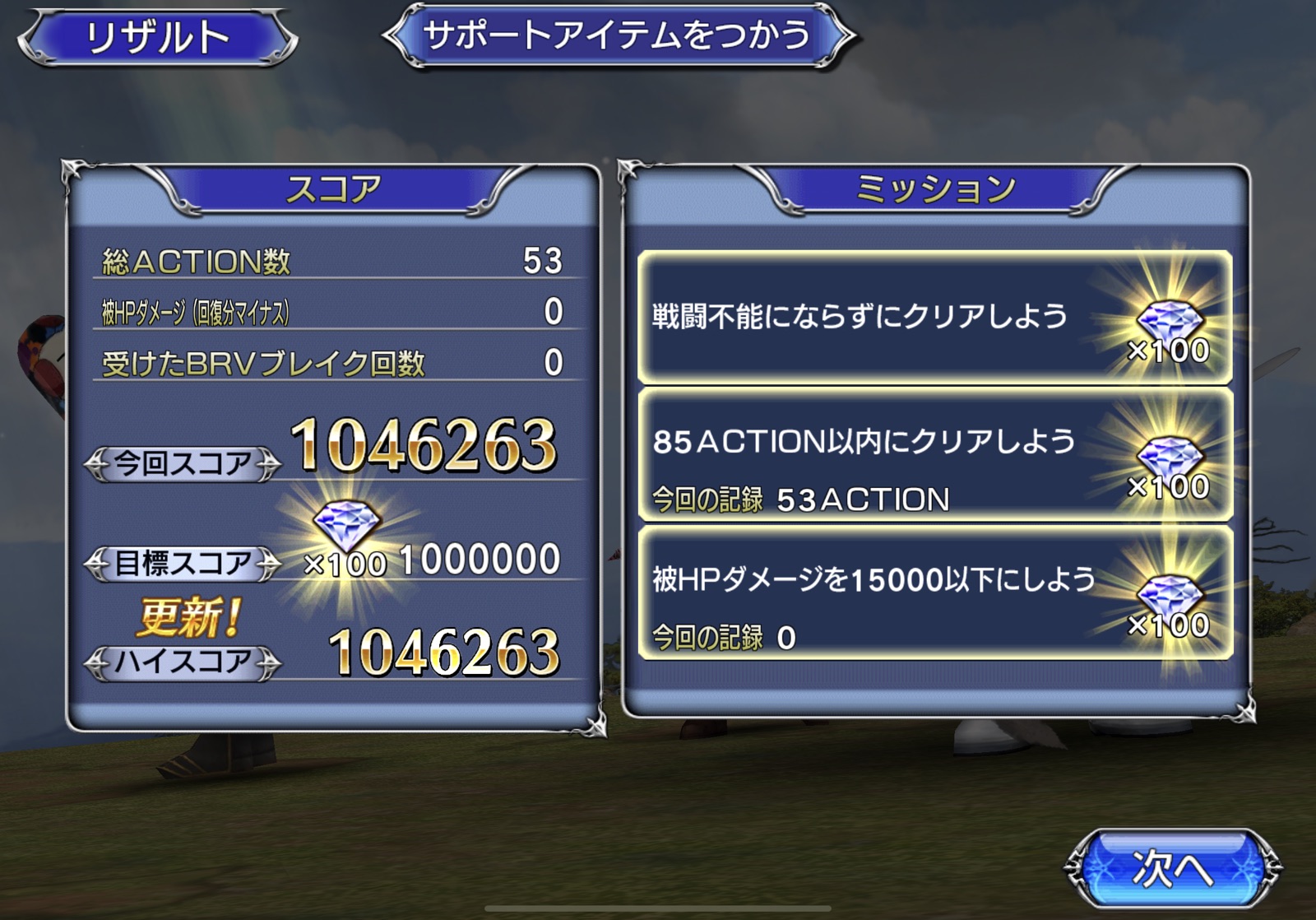Tap the 次へ (Next) button

(x=1172, y=868)
